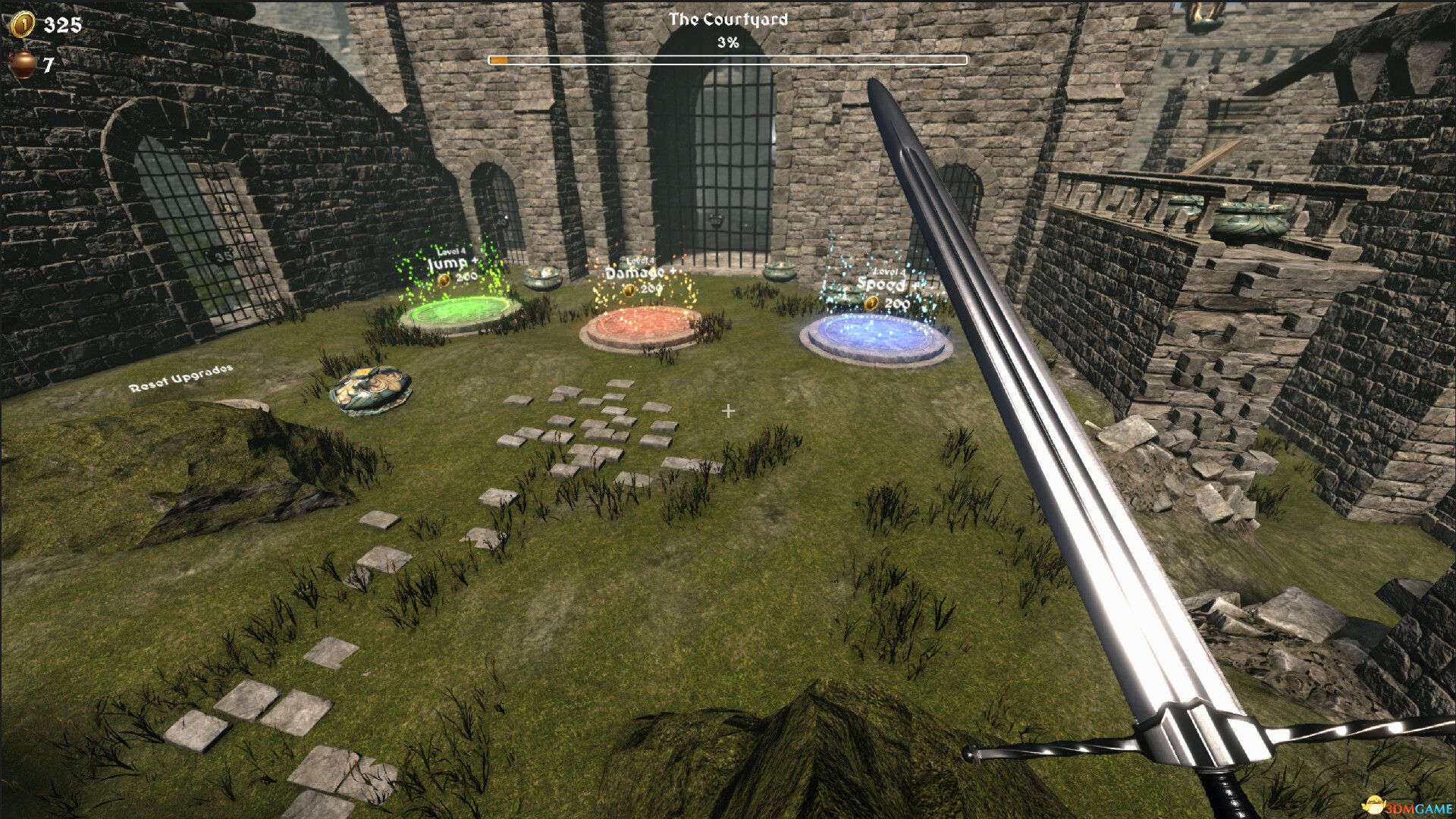Select the 3% completion percentage text
Screen dimensions: 1456x819
[x=730, y=43]
